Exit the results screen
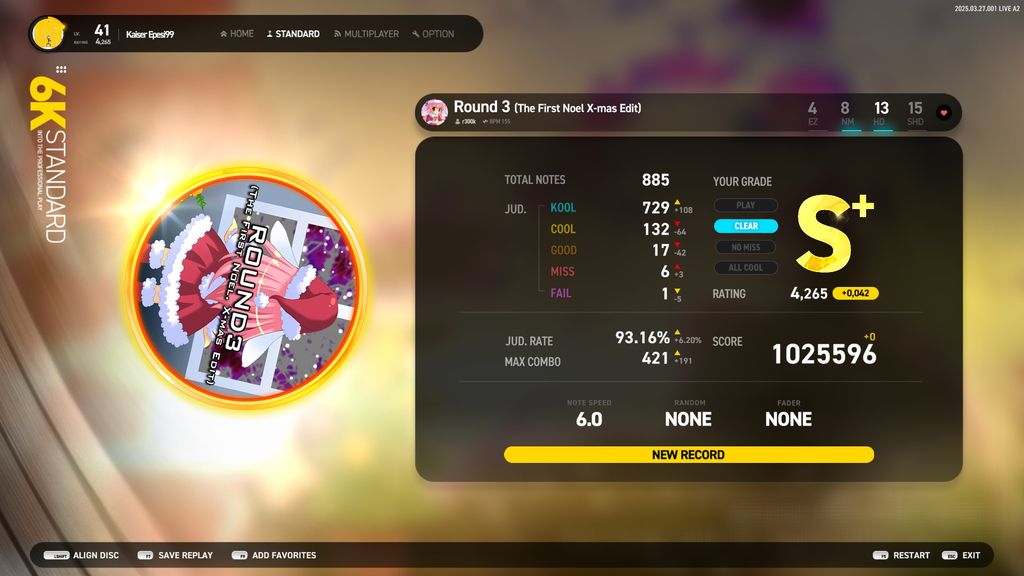 pyautogui.click(x=961, y=555)
